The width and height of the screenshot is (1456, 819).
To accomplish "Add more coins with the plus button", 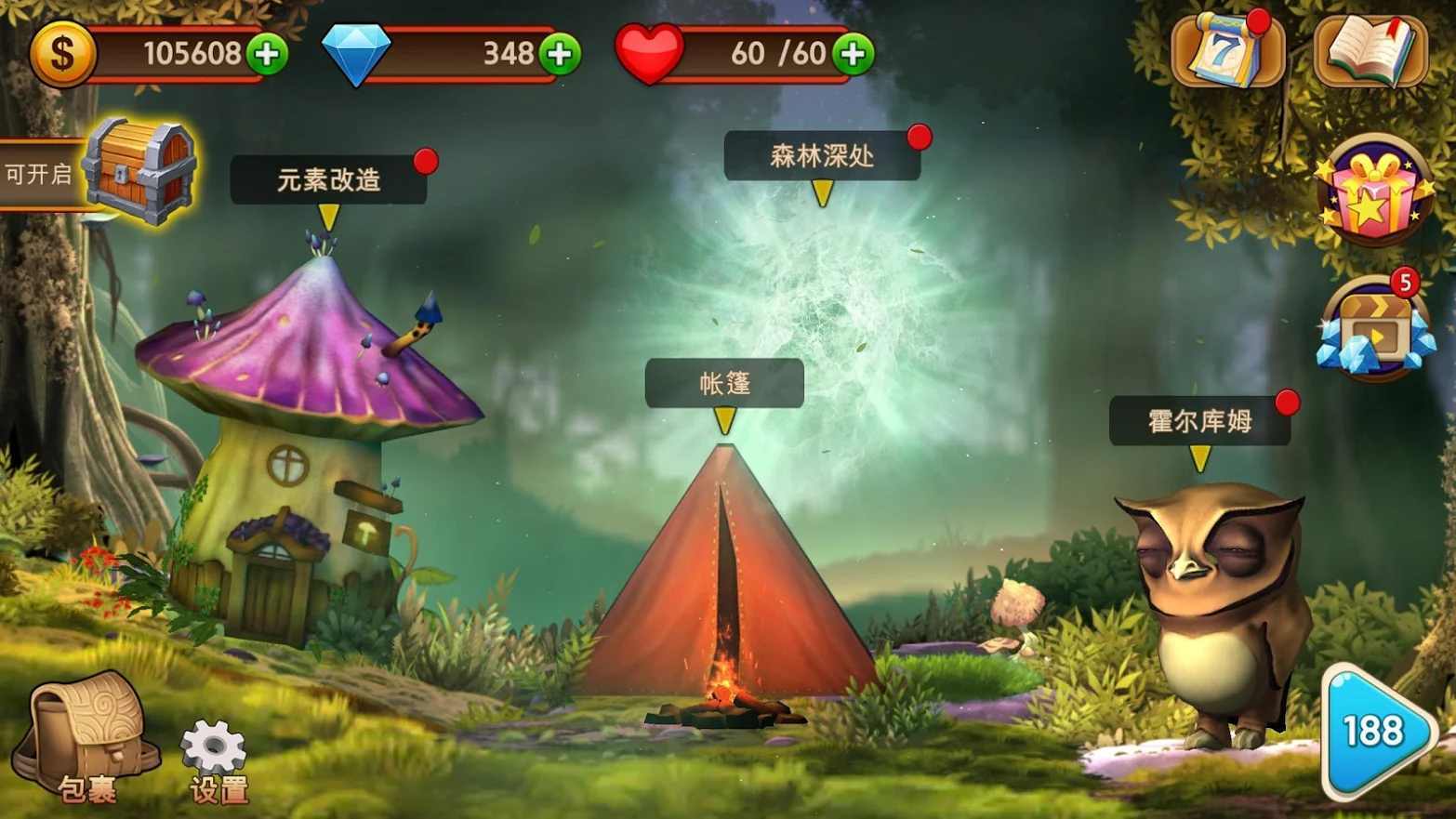I will click(x=267, y=54).
